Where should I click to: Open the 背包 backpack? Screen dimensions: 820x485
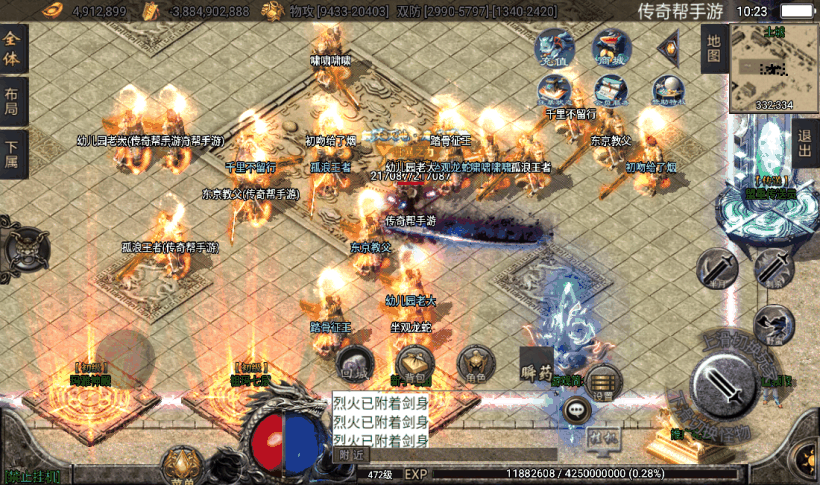click(x=413, y=364)
